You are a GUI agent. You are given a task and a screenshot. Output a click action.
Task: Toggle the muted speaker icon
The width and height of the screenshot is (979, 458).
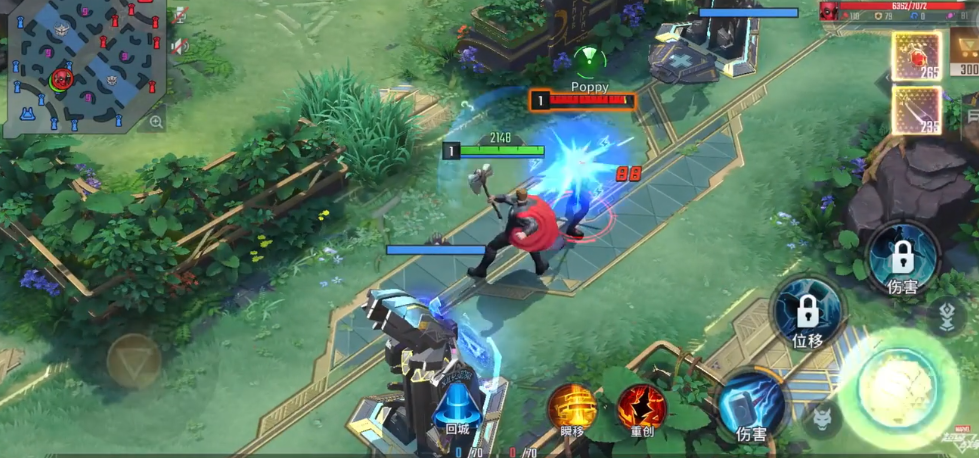coord(179,46)
